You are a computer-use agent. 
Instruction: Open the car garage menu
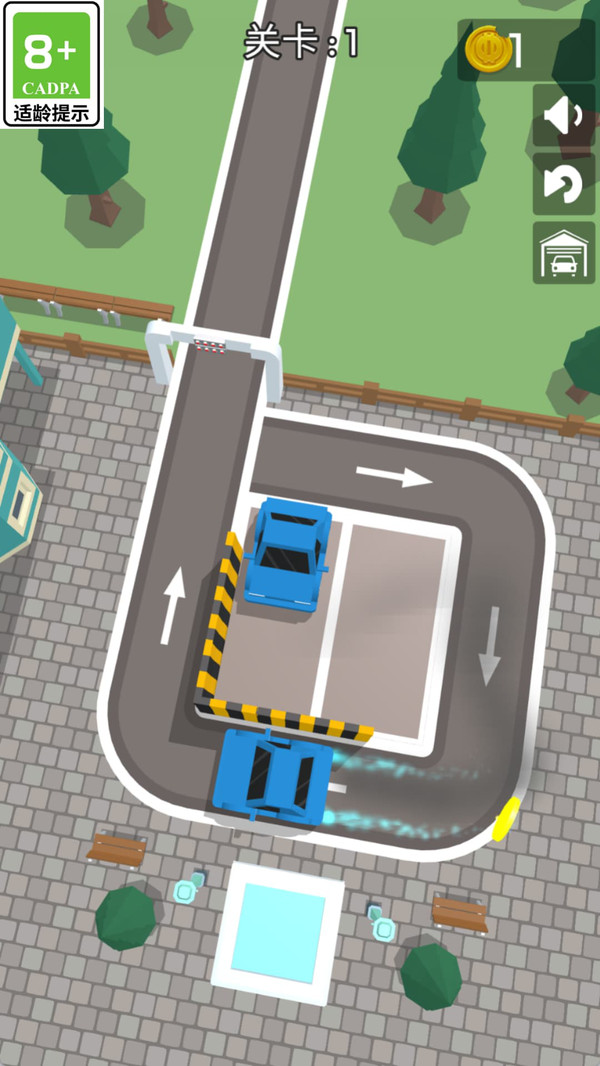[x=563, y=253]
